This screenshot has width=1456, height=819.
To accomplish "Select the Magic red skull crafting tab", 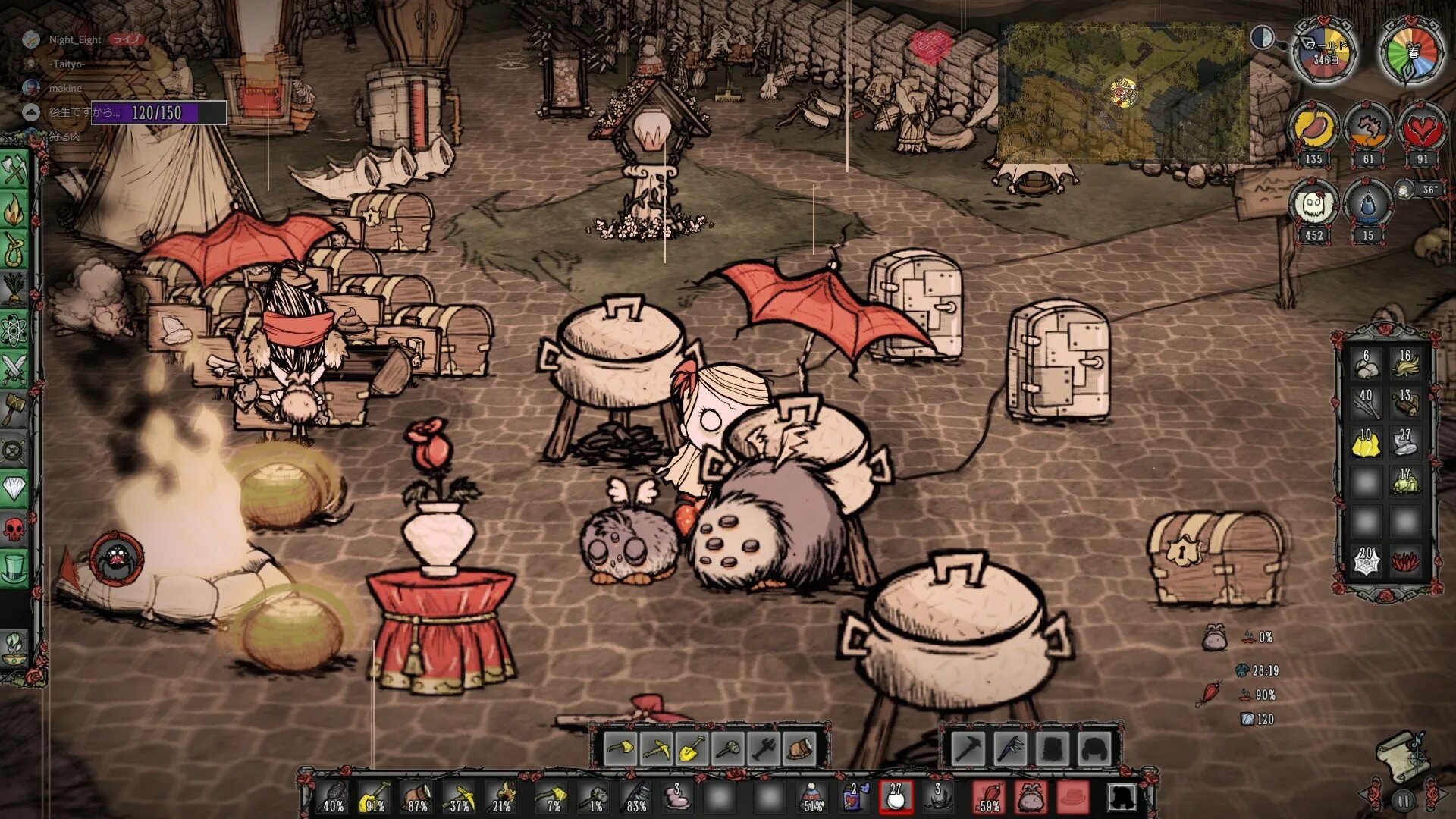I will (14, 529).
